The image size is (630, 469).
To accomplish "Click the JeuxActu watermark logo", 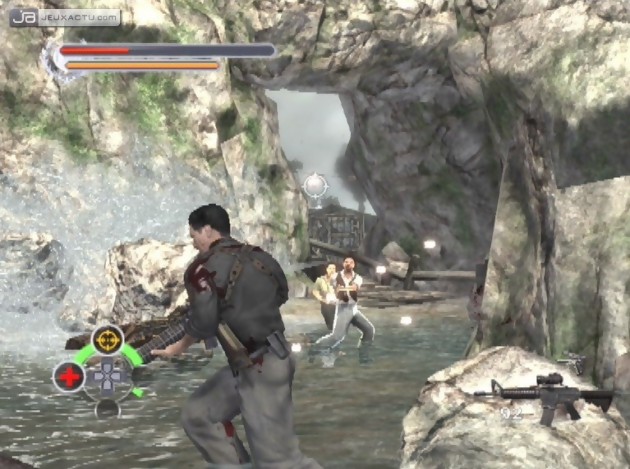I will [65, 17].
